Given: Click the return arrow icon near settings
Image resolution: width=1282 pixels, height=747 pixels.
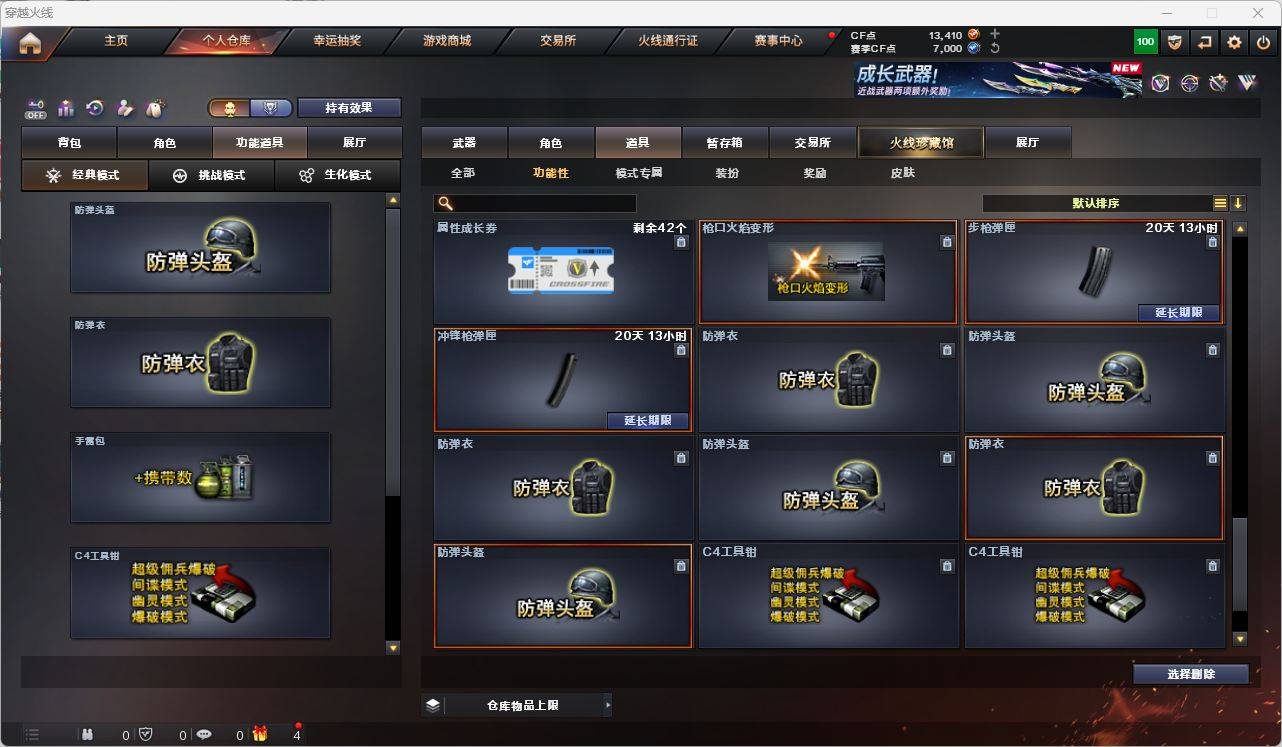Looking at the screenshot, I should (x=1203, y=41).
